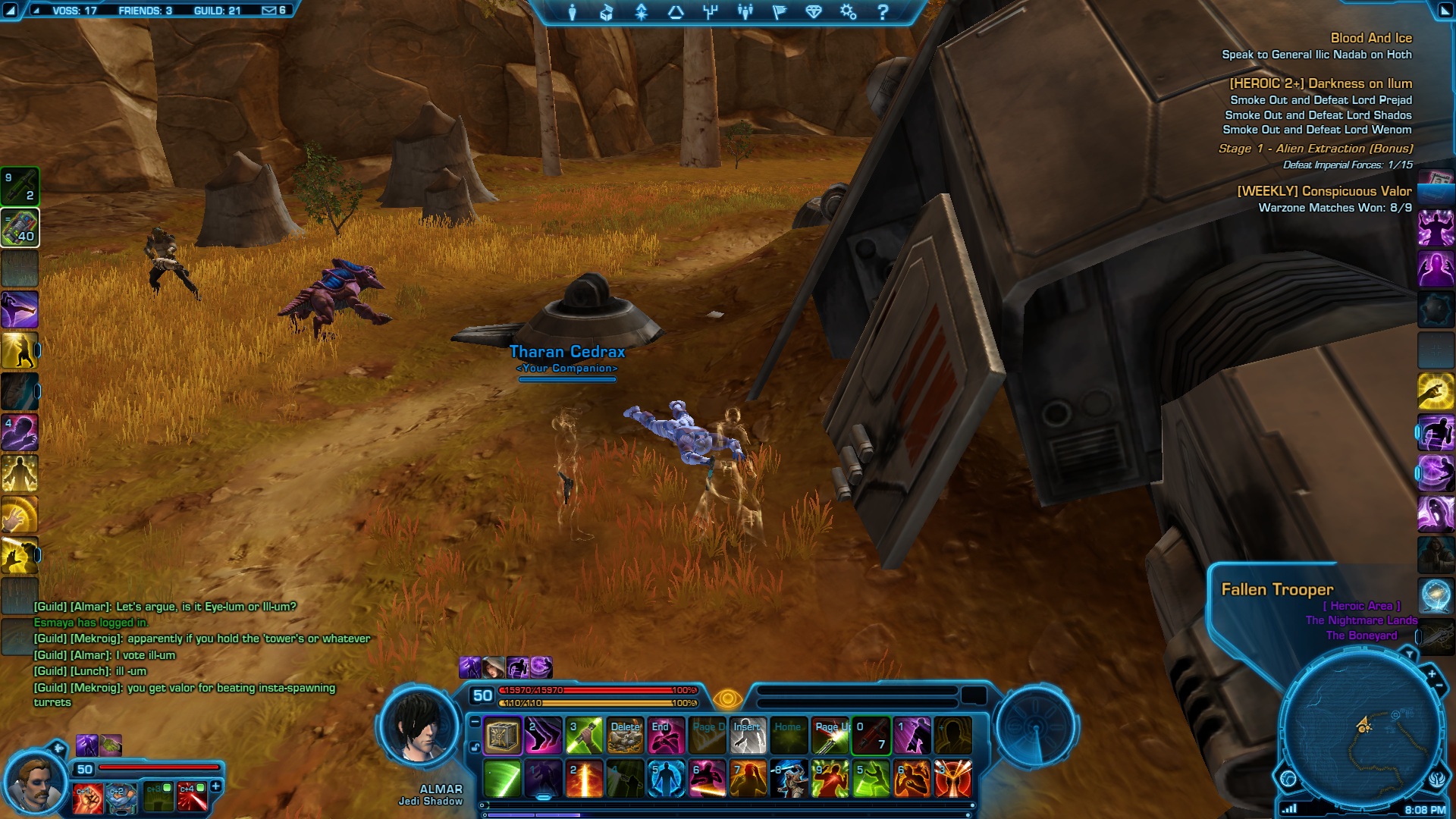Viewport: 1456px width, 819px height.
Task: Open the help question mark menu
Action: coord(883,12)
